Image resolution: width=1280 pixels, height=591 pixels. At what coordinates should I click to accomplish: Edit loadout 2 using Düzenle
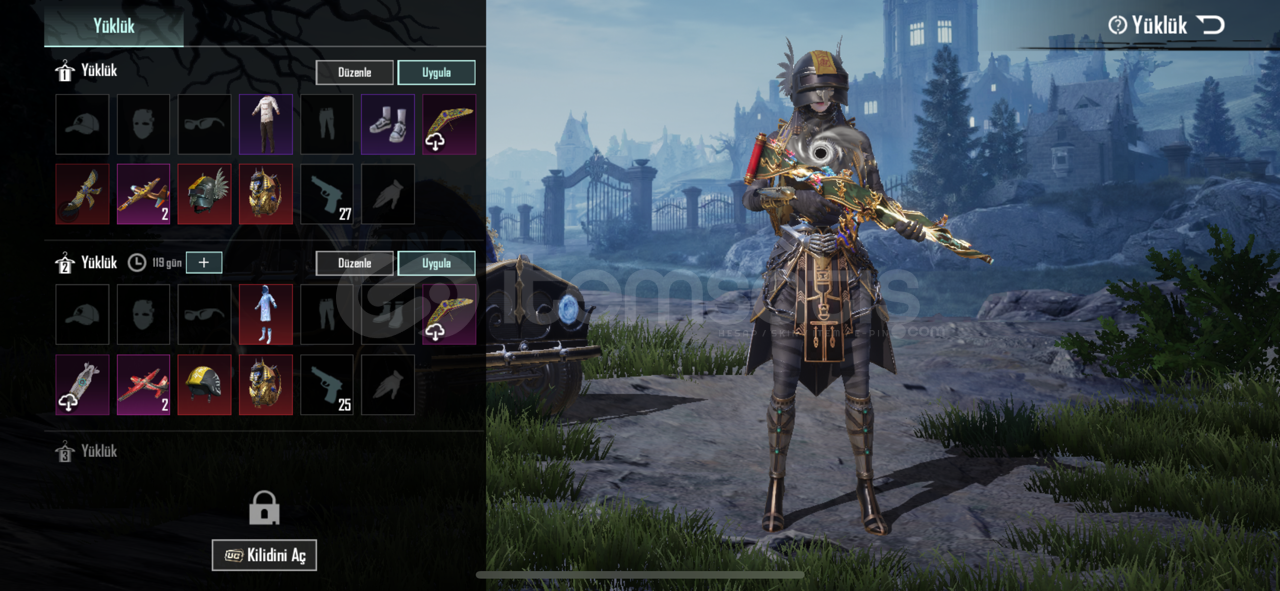click(x=355, y=263)
